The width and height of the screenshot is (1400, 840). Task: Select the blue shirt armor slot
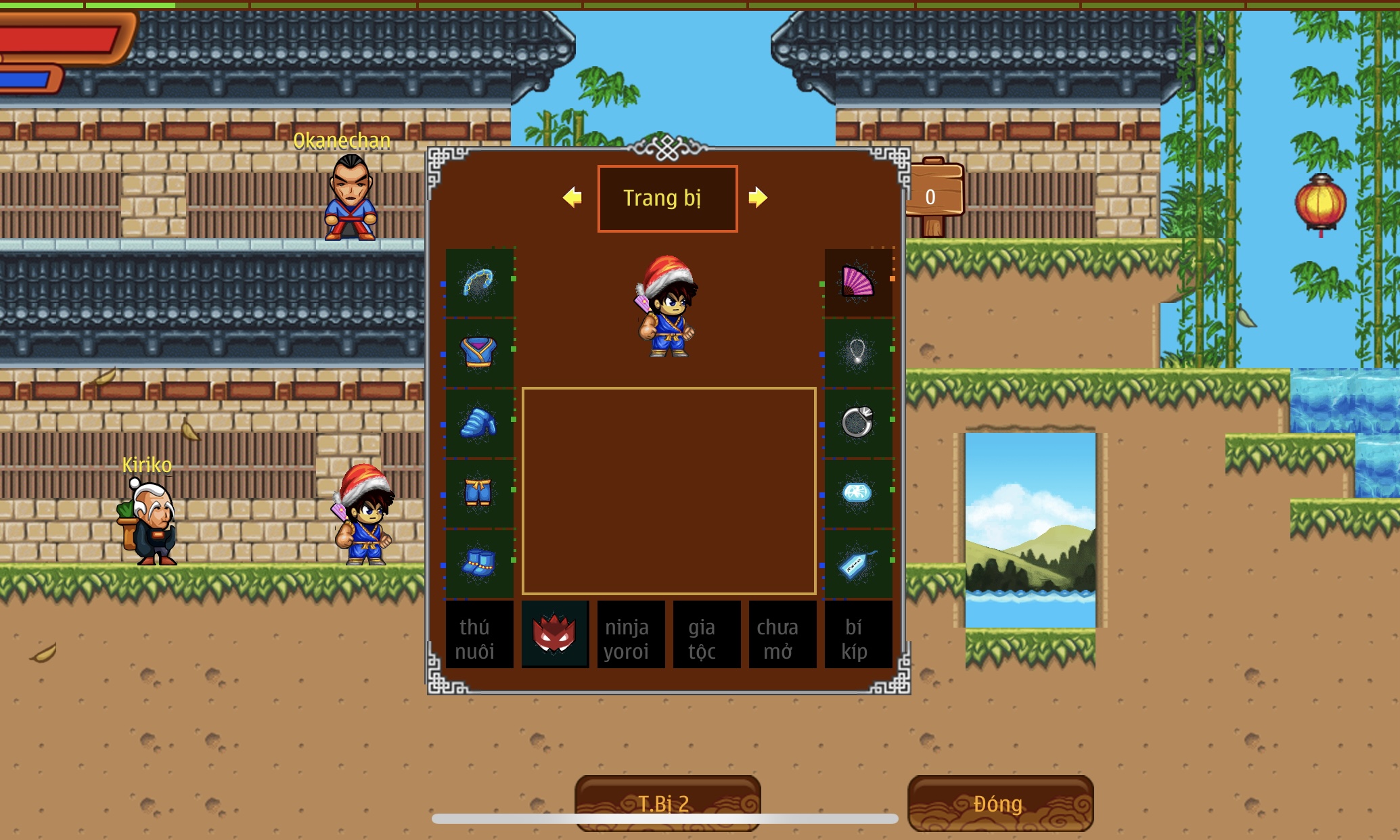click(x=479, y=353)
